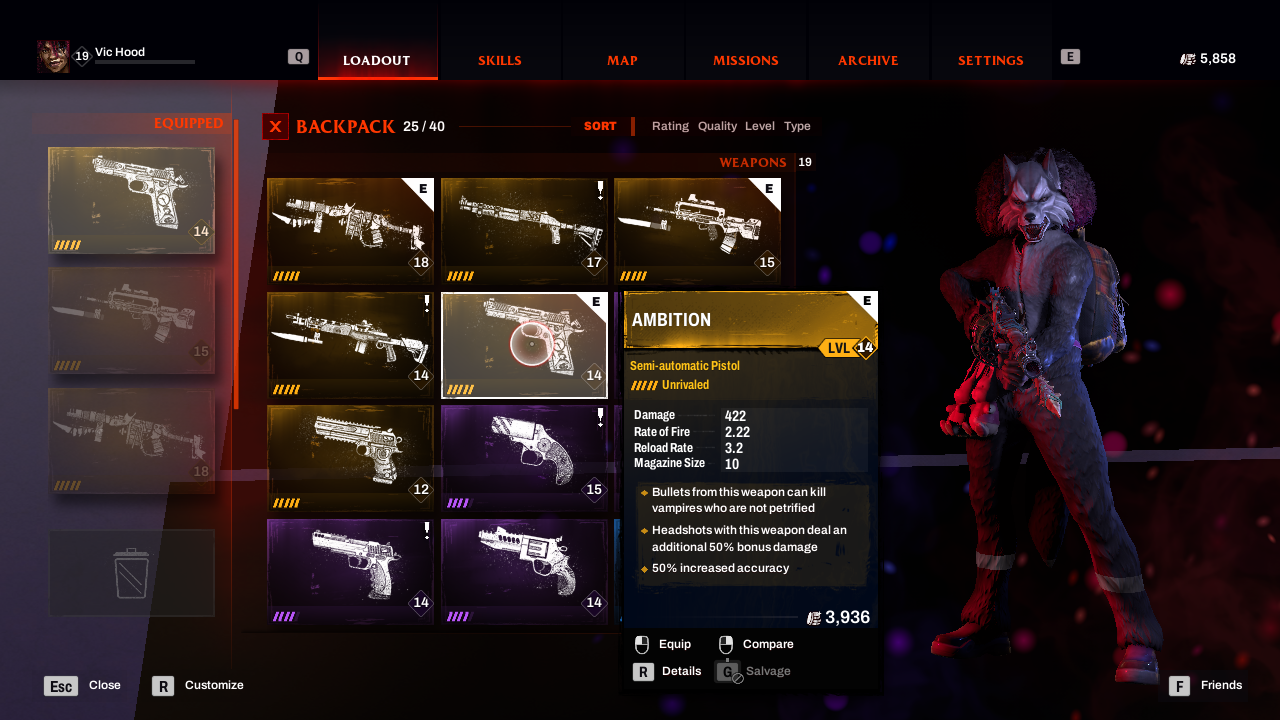Close the backpack with the X button

pos(275,127)
